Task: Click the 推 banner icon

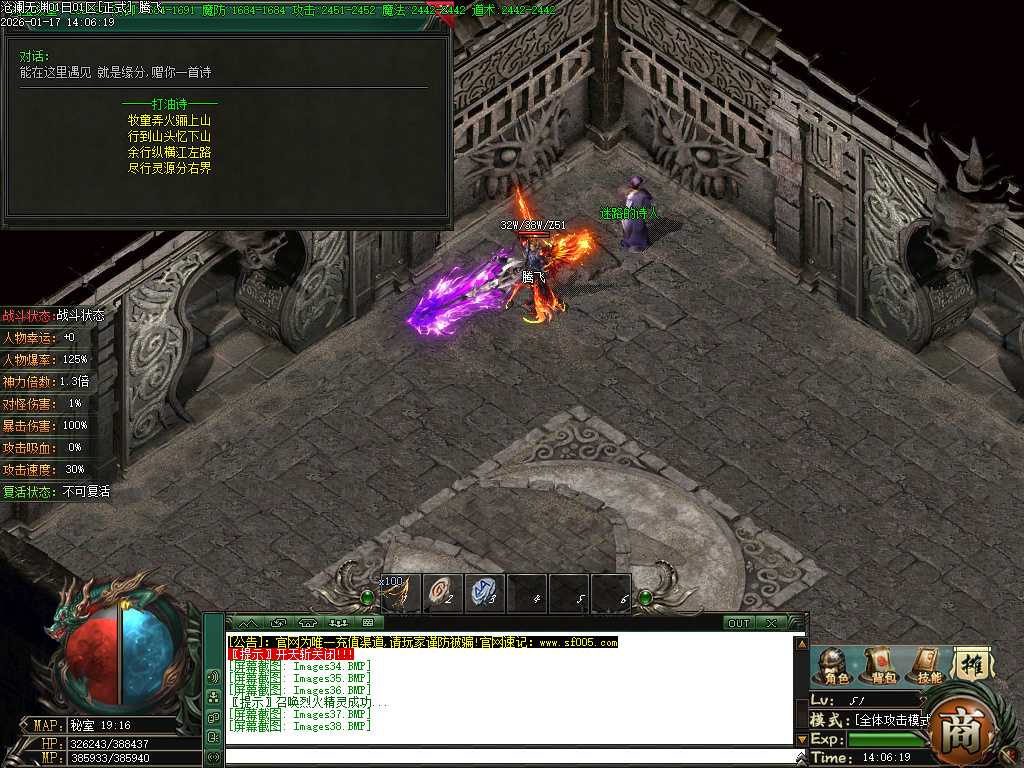Action: coord(970,664)
